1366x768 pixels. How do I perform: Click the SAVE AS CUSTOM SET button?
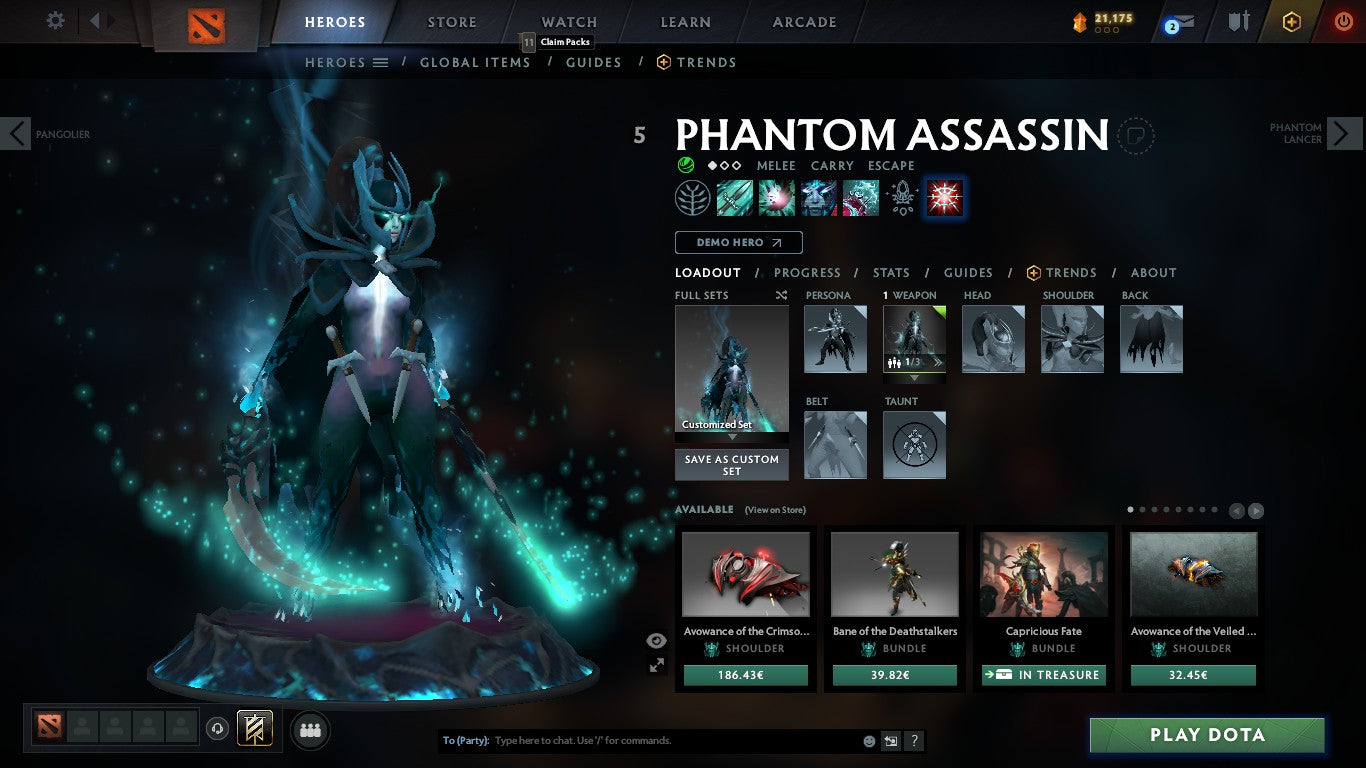point(731,464)
